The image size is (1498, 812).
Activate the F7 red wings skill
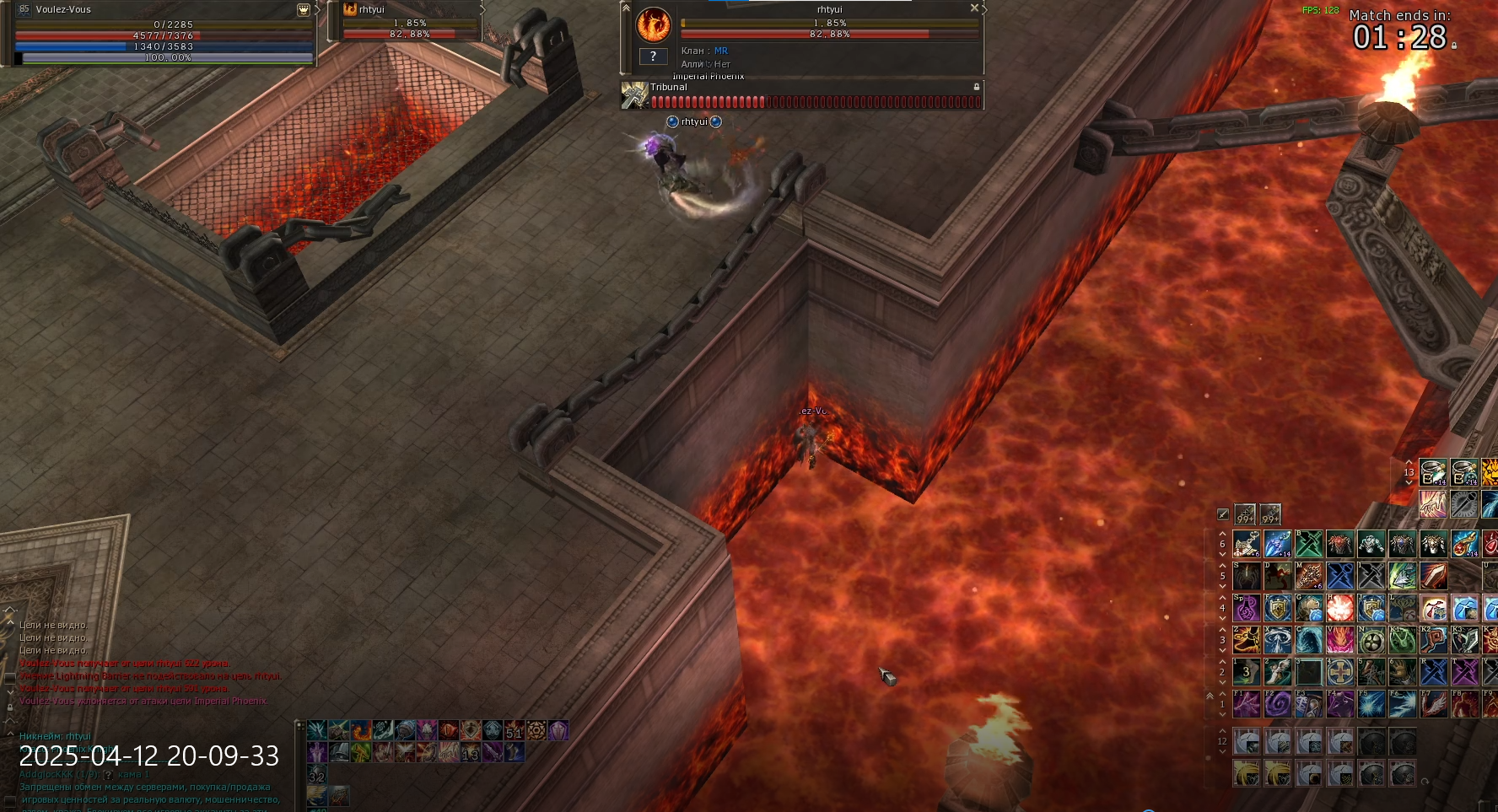tap(1434, 704)
